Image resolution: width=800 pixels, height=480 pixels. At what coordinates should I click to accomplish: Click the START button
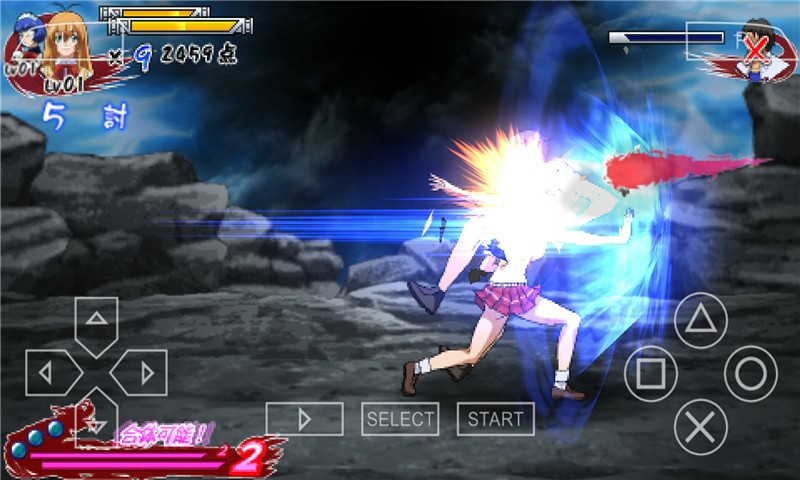495,419
